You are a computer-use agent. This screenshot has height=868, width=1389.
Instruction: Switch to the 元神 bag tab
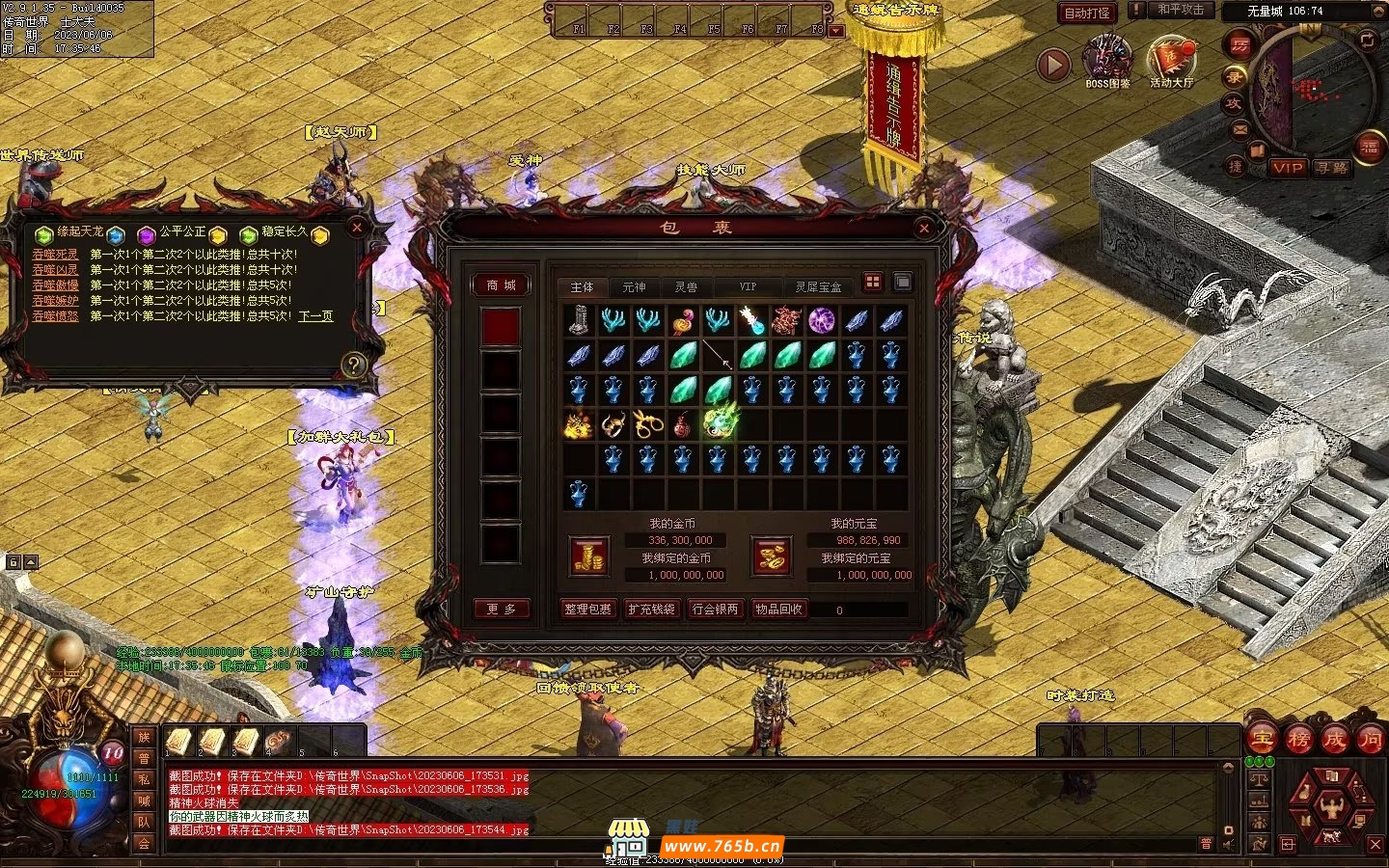634,287
